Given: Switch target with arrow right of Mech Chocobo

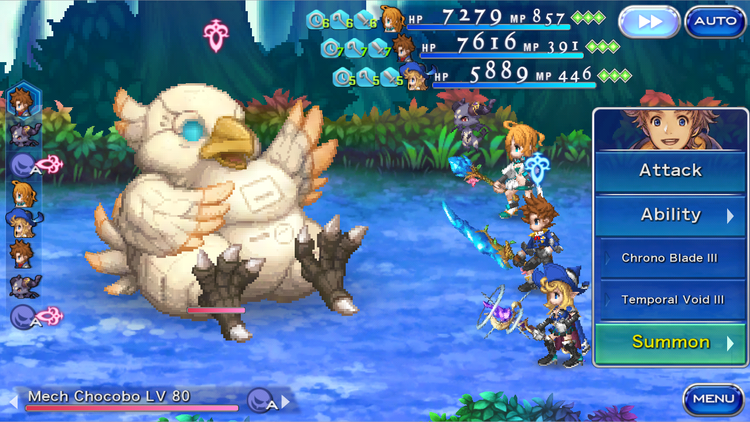Looking at the screenshot, I should coord(286,401).
